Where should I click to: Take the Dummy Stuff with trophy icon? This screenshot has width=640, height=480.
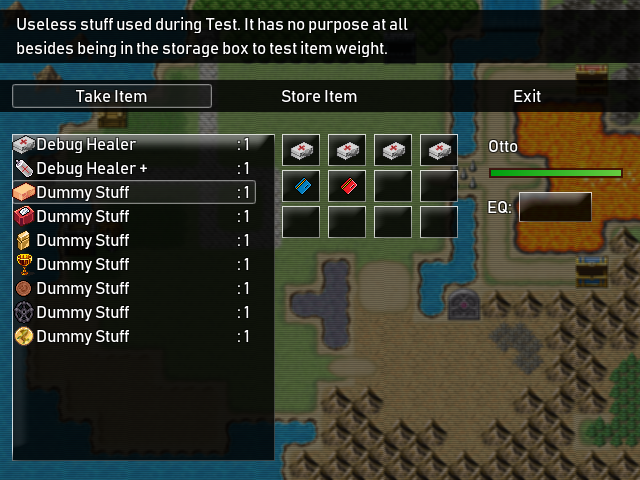coord(133,264)
